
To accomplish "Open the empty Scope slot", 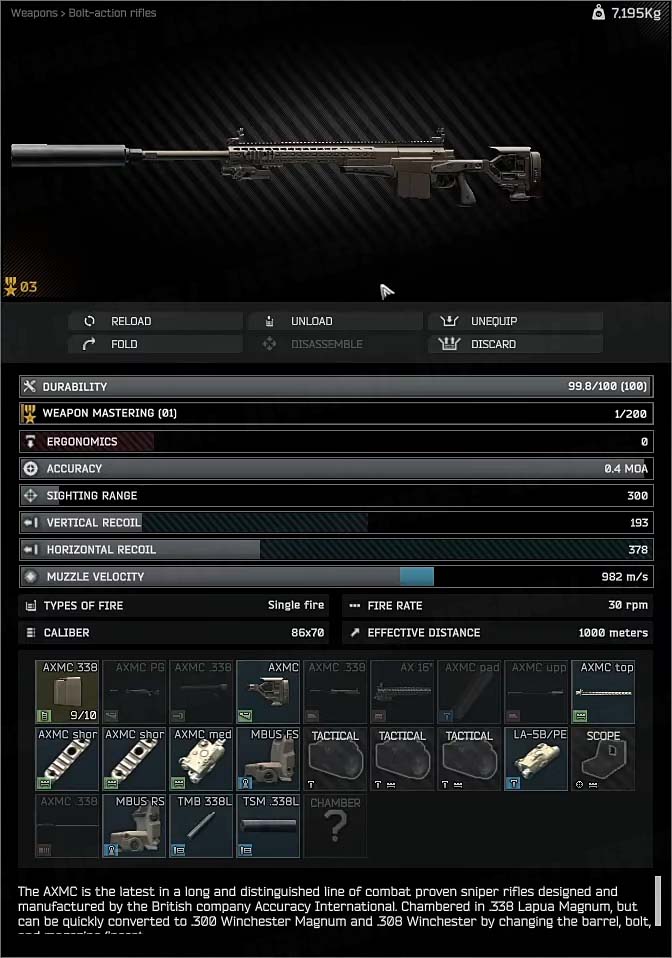I will click(x=603, y=759).
